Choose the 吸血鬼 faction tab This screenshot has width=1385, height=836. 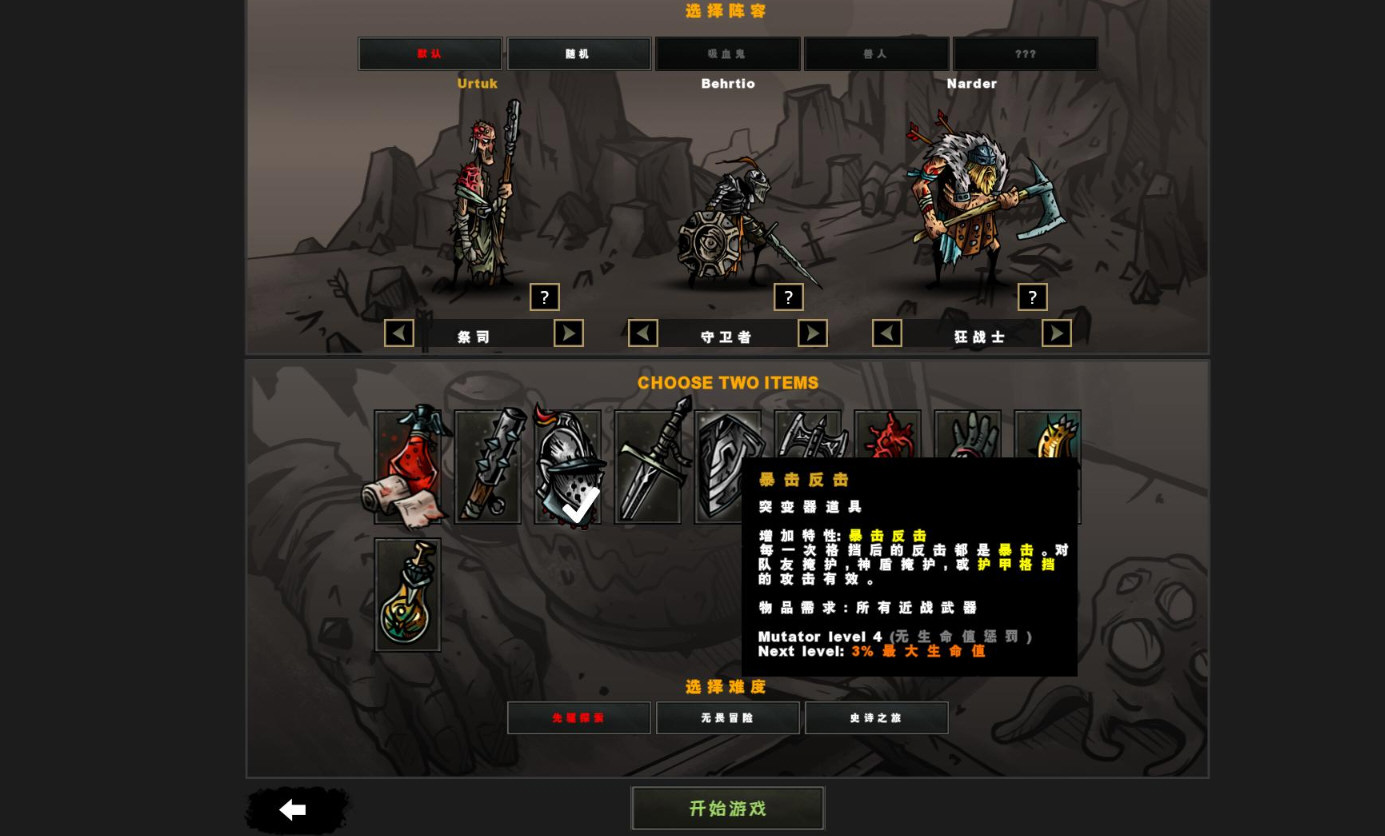727,54
